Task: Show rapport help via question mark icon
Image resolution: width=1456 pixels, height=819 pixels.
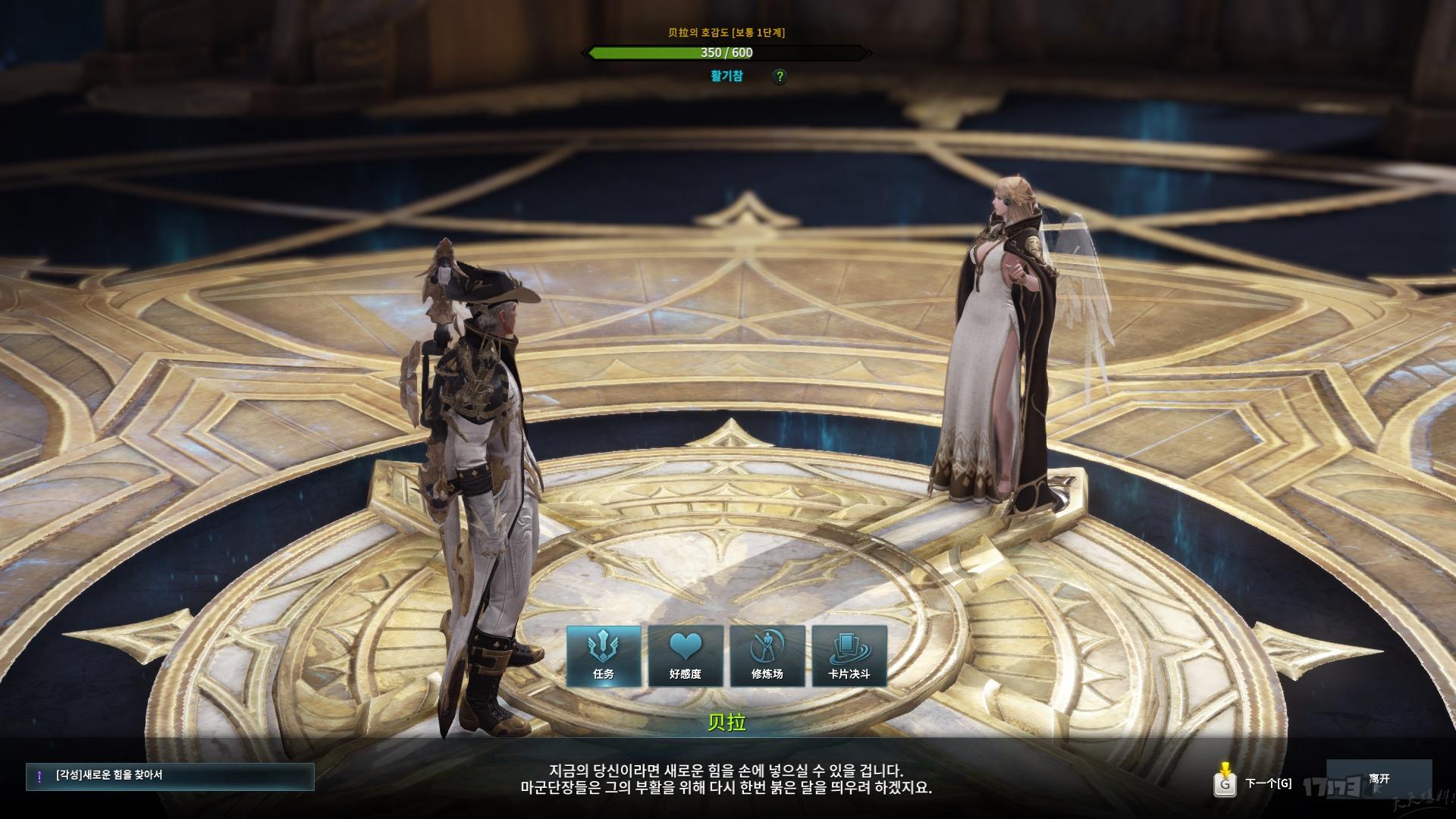Action: [x=780, y=77]
